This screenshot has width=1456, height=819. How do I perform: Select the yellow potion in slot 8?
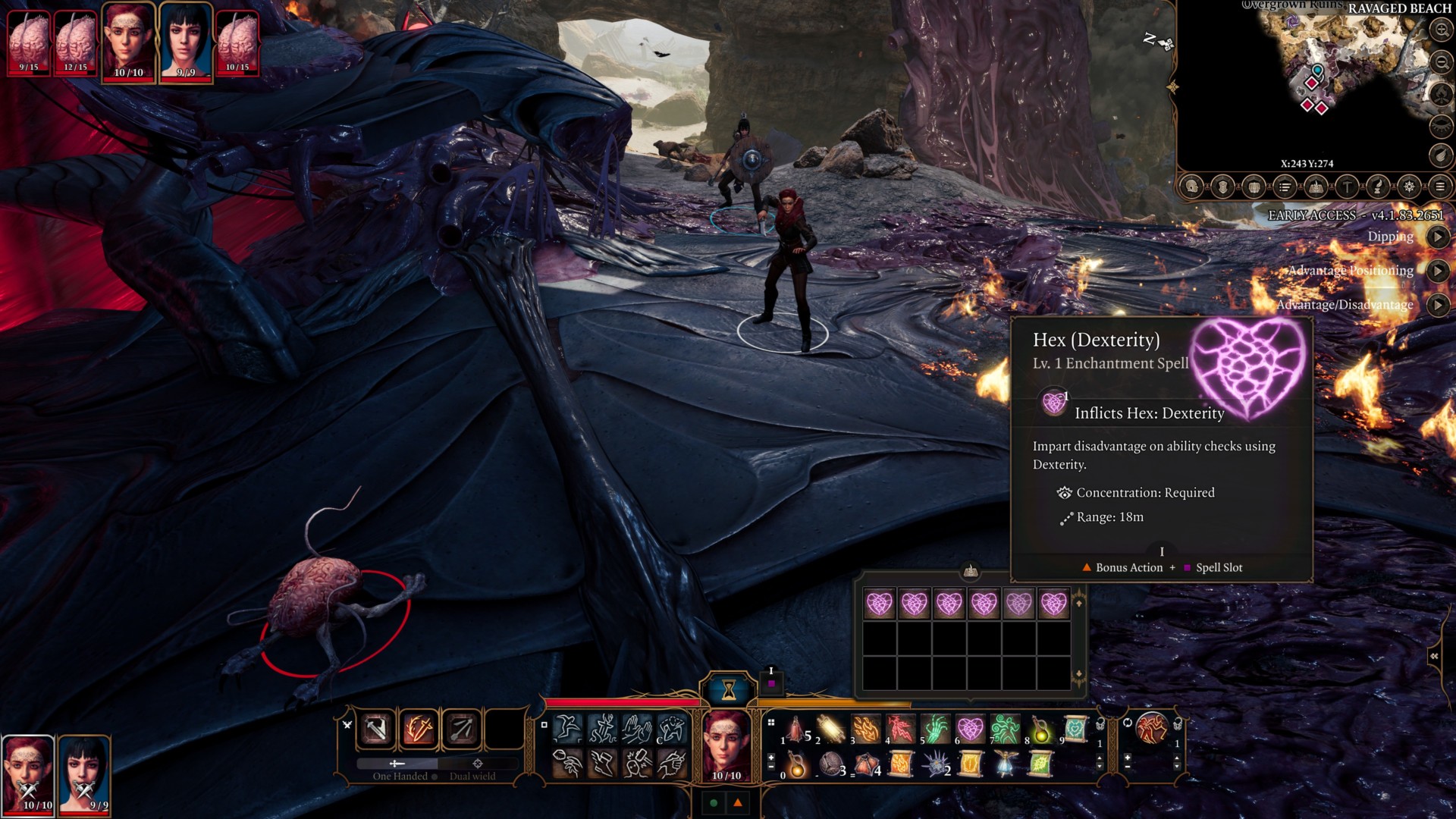point(1040,729)
